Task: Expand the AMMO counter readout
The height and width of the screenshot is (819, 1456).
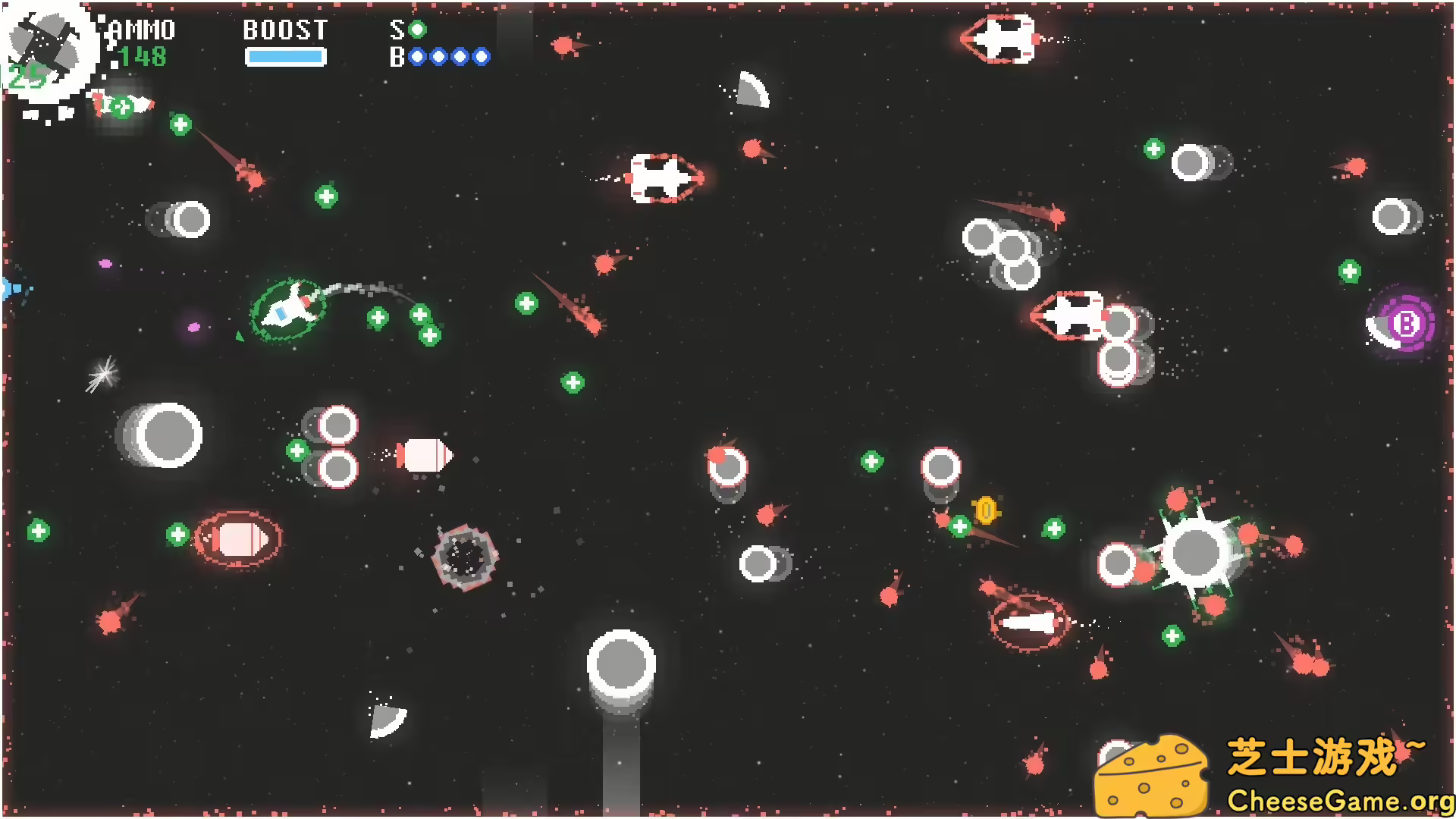Action: point(142,56)
